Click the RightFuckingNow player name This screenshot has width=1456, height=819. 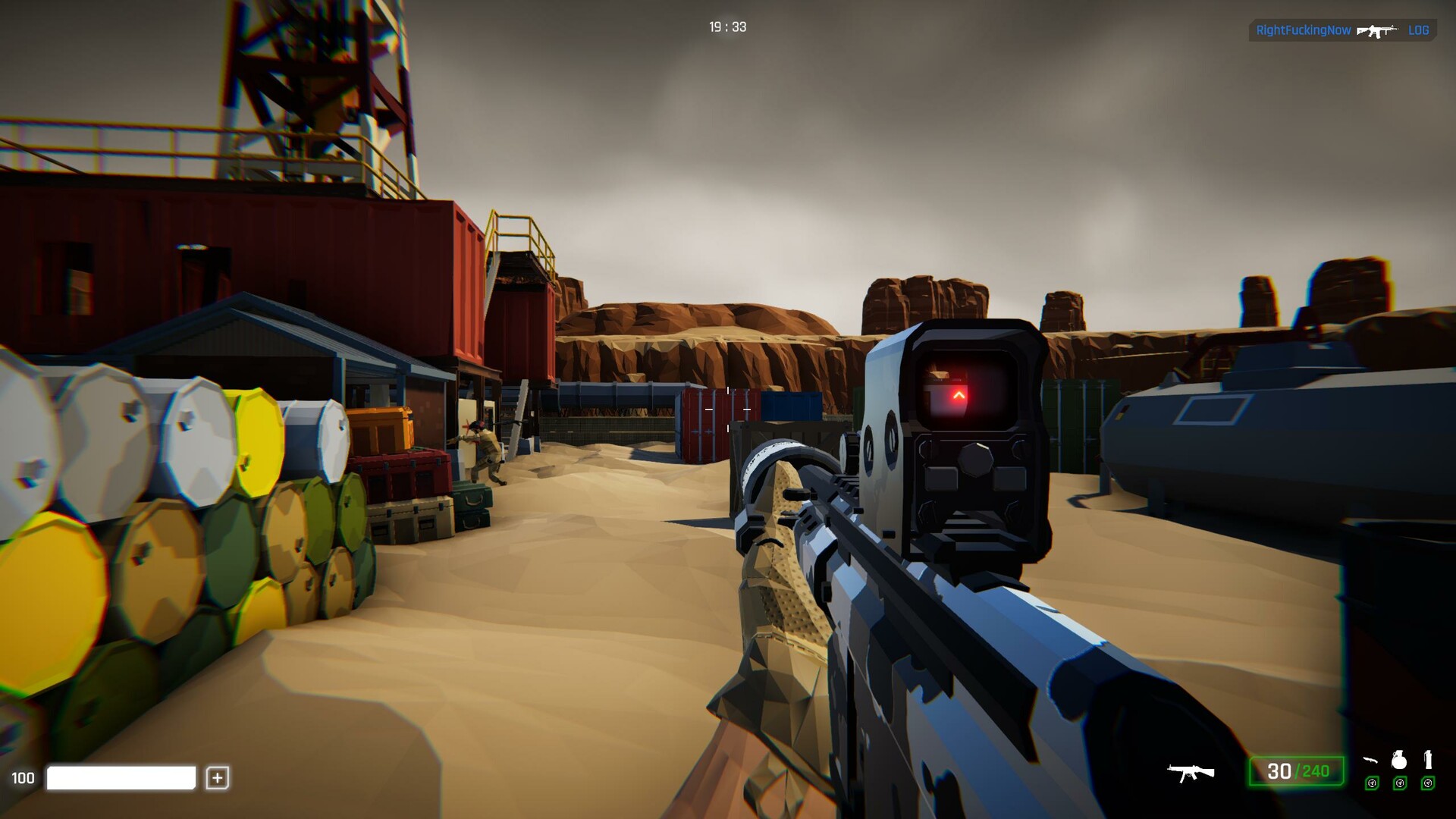point(1303,31)
